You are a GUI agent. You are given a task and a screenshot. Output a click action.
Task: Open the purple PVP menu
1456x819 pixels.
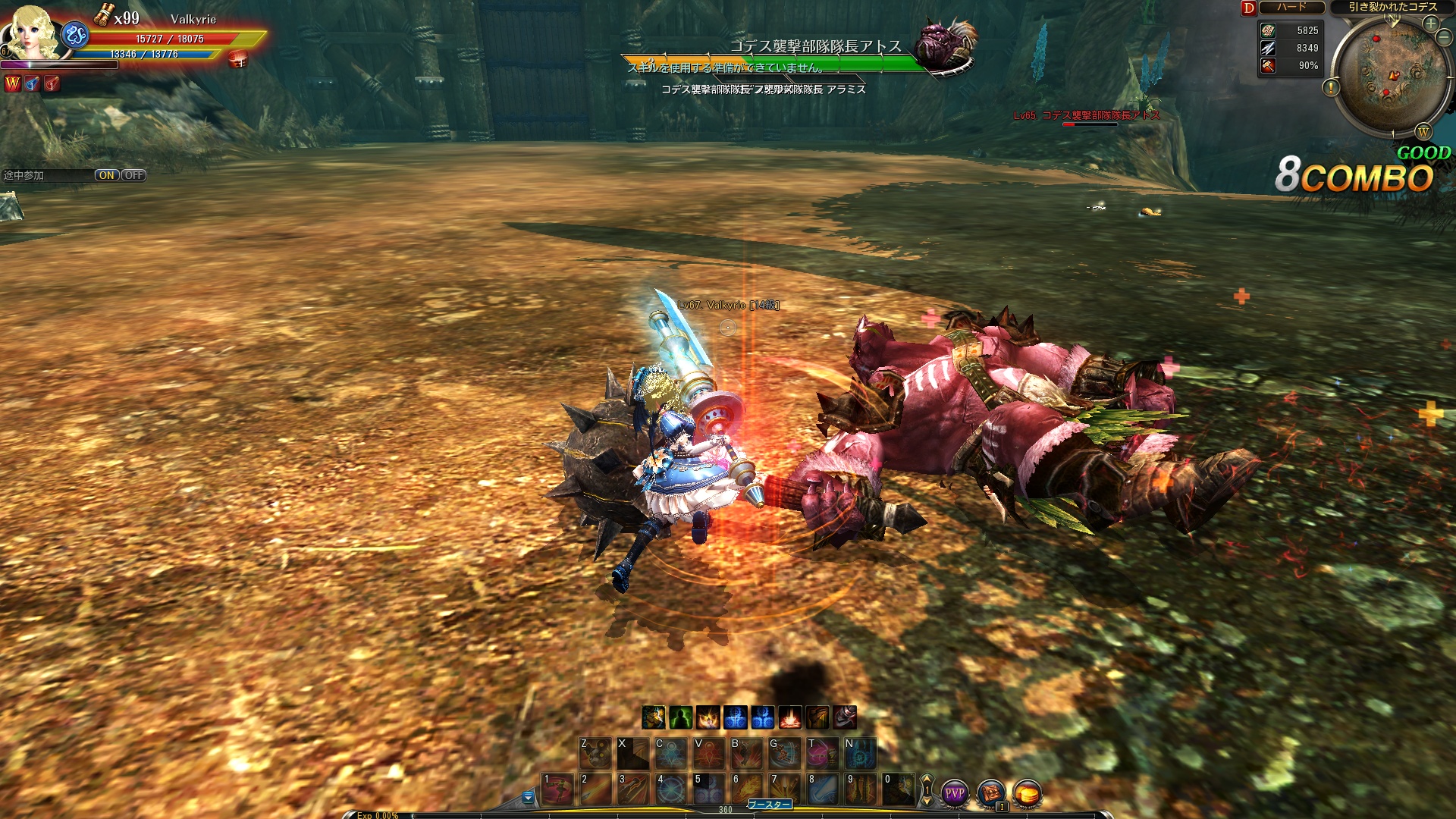tap(954, 793)
